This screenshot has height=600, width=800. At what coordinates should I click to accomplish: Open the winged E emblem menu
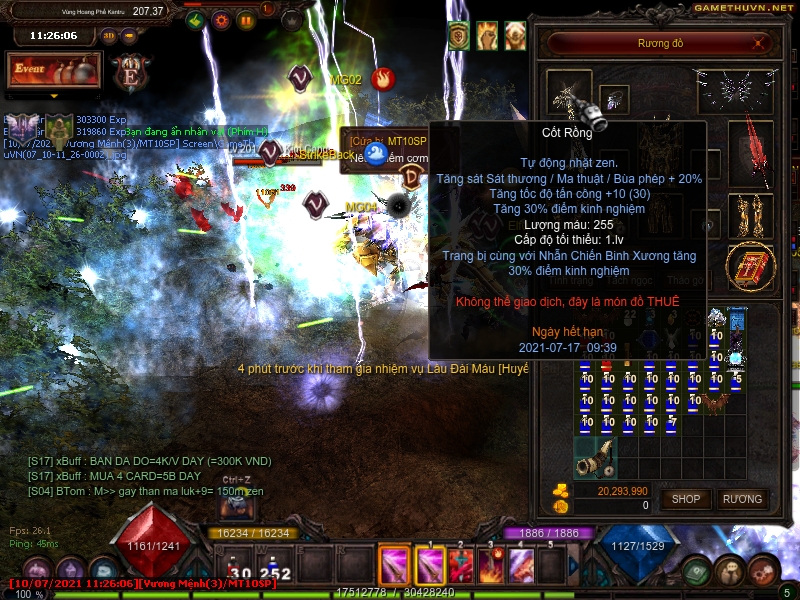point(130,73)
